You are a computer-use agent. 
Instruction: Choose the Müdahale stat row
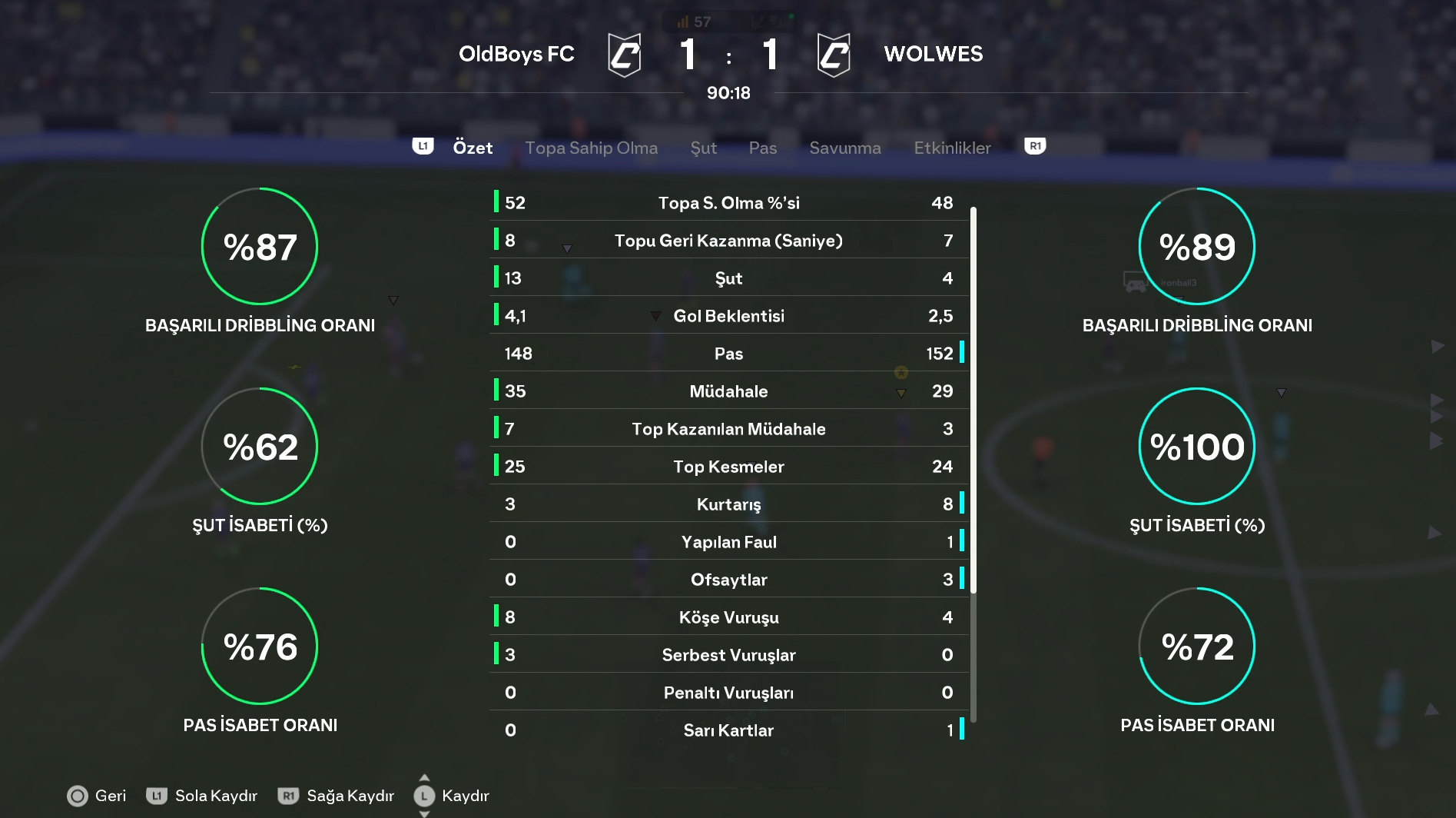tap(728, 391)
